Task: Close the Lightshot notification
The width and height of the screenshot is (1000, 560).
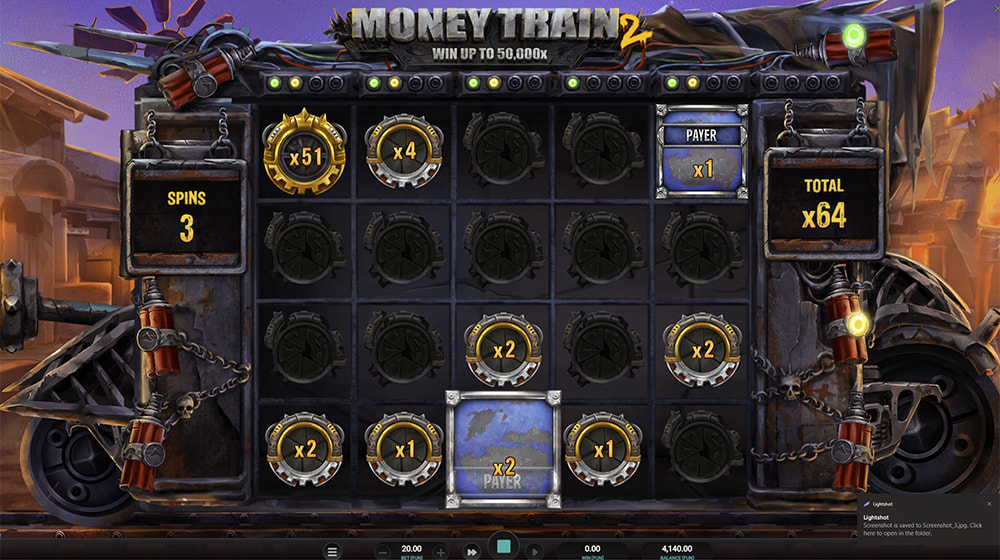Action: (988, 504)
